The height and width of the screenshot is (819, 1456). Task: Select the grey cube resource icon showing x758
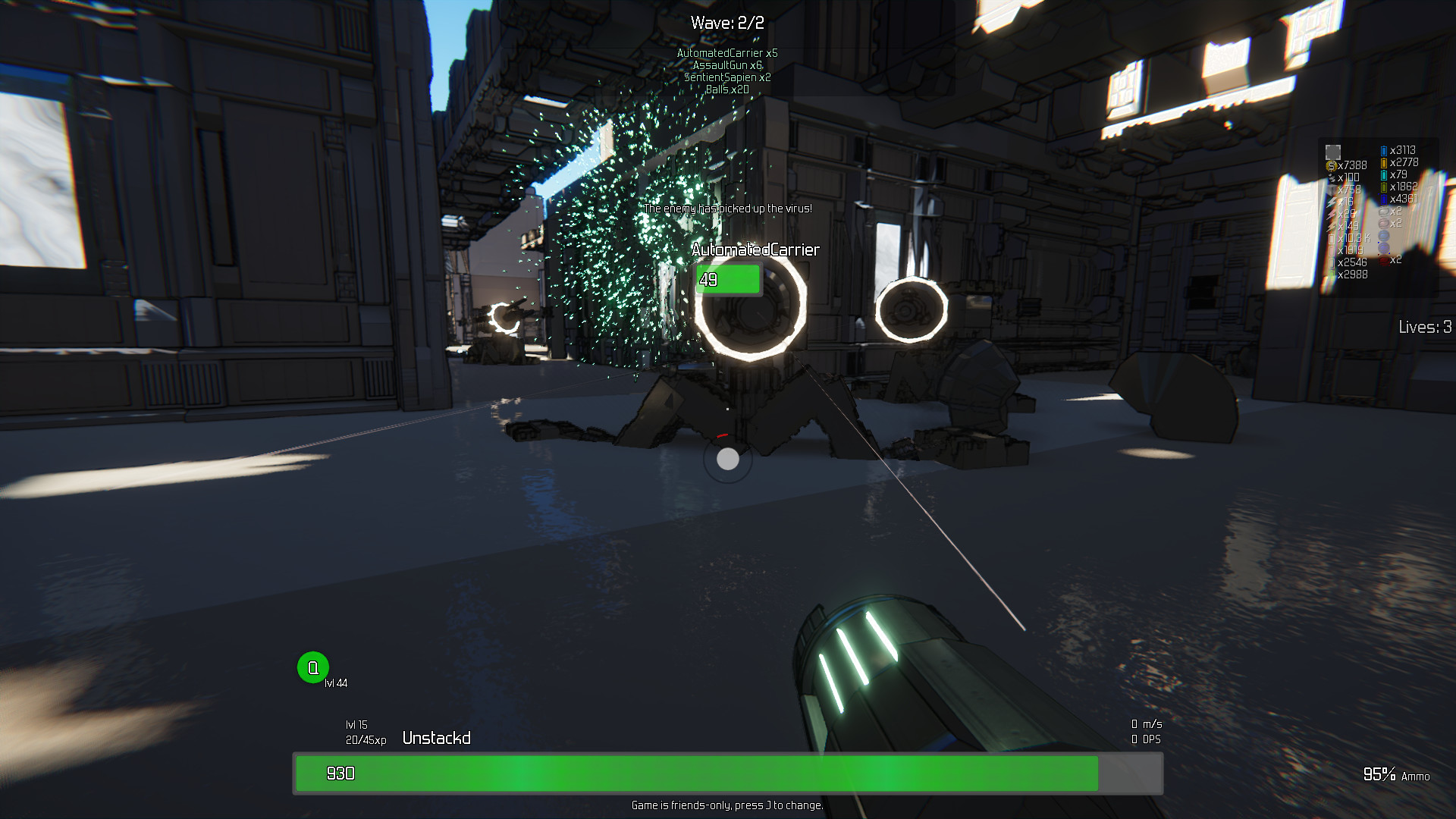point(1332,189)
